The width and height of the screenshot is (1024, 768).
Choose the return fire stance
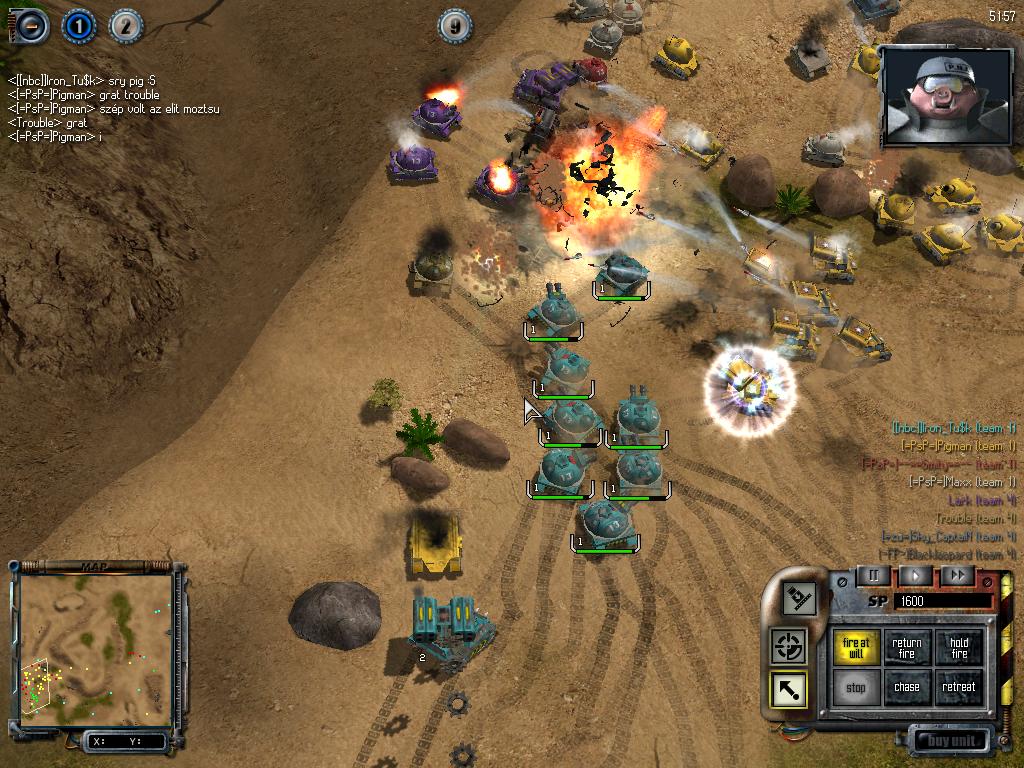pos(907,648)
